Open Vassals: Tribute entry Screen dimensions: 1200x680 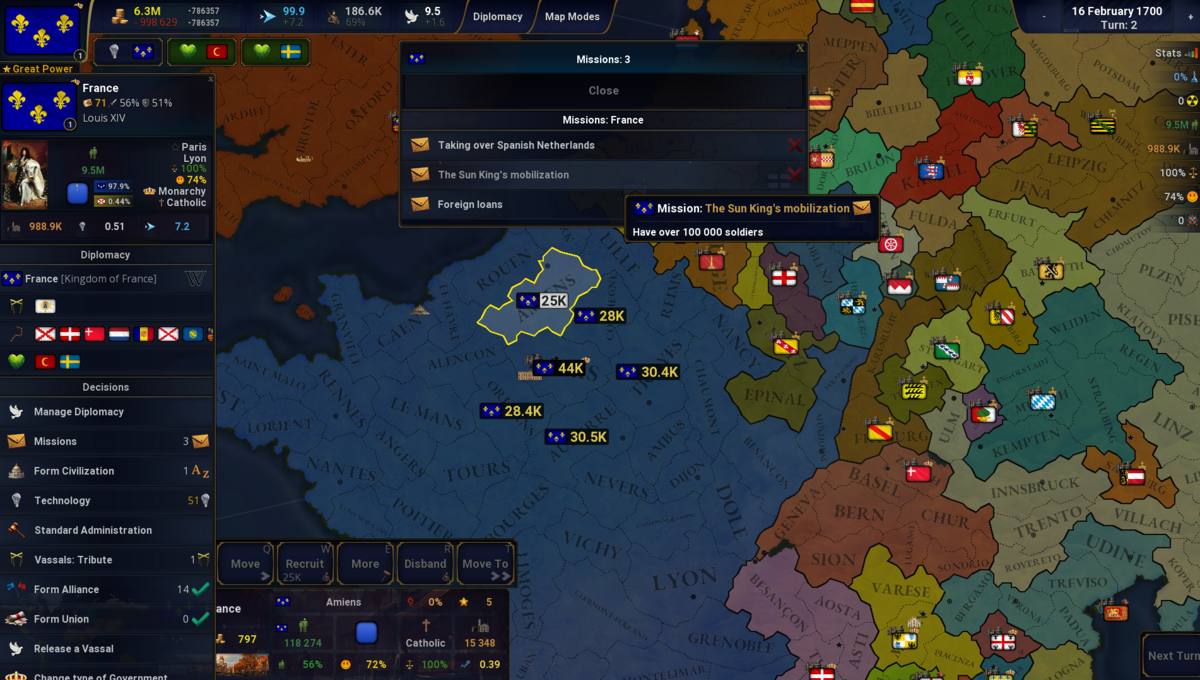(73, 560)
